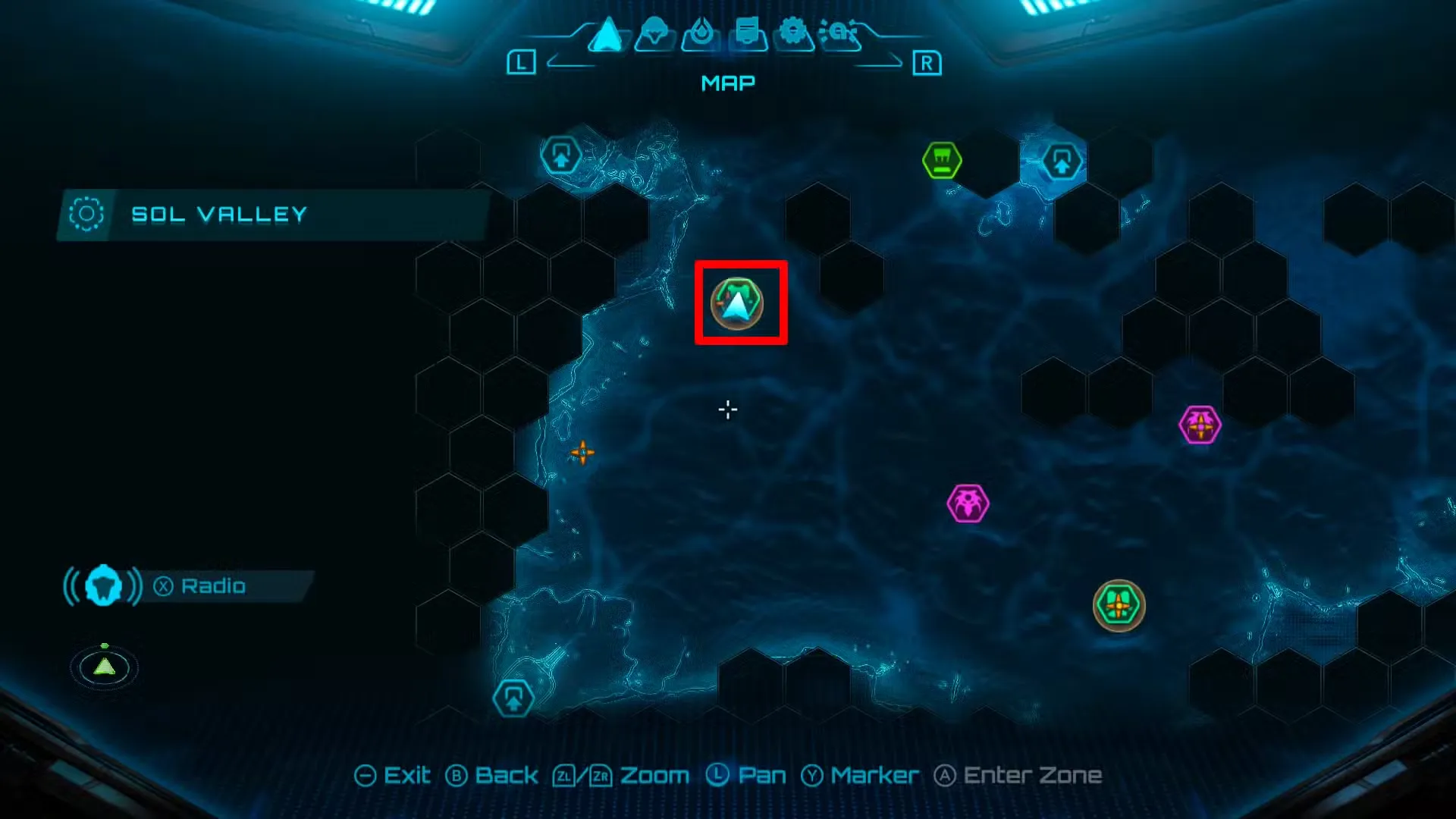Click the gear emblem beside Sol Valley label

[86, 213]
